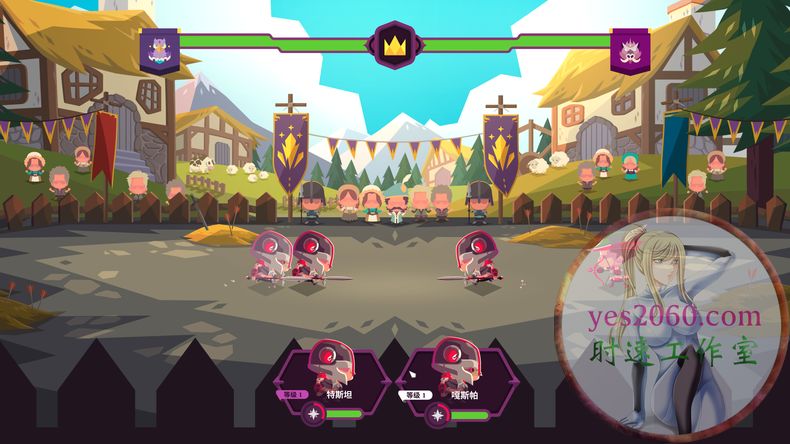The image size is (790, 444).
Task: Click the gold crown emblem
Action: click(x=394, y=45)
